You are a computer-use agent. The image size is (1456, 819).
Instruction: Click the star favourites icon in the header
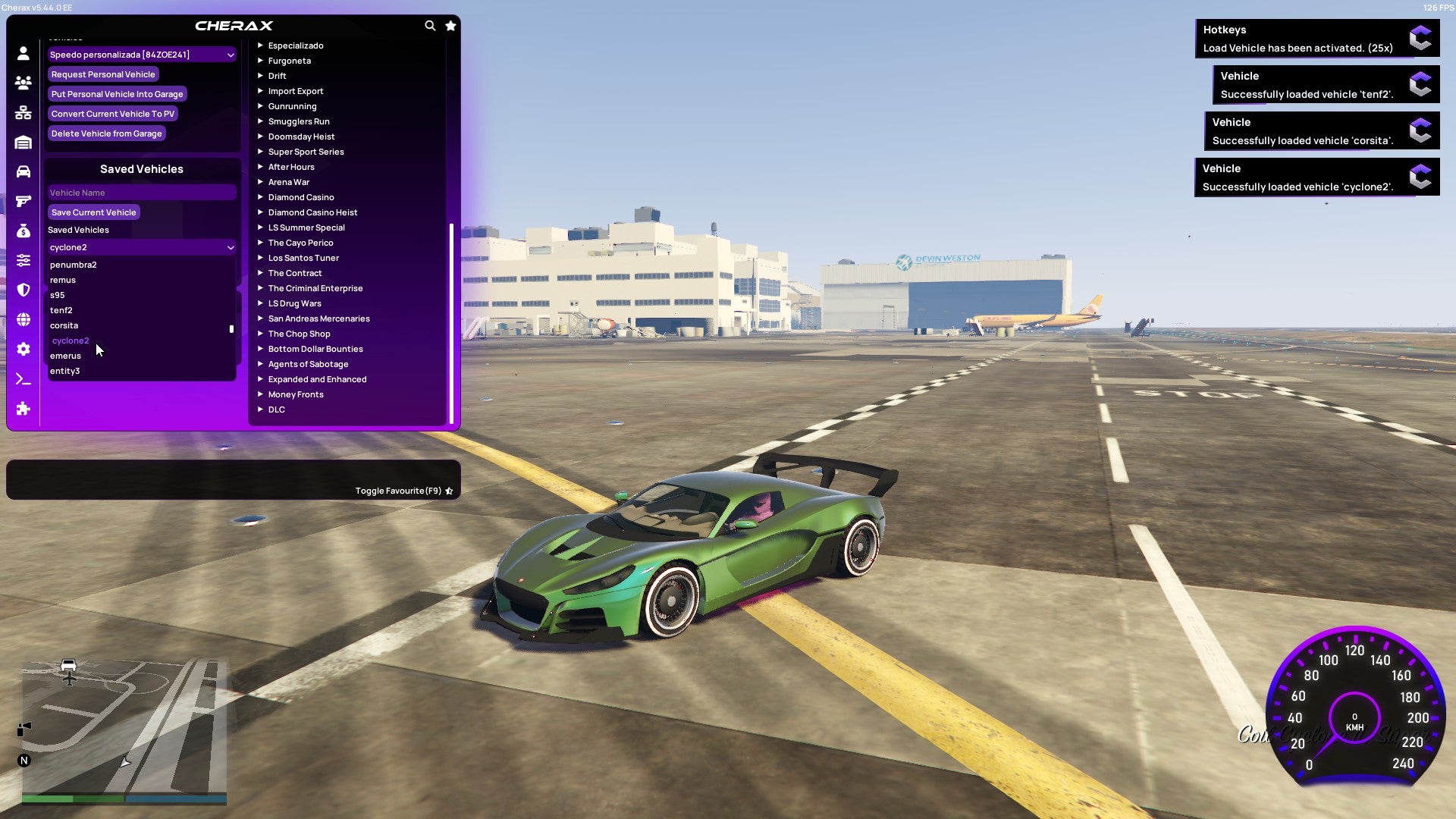pos(450,25)
